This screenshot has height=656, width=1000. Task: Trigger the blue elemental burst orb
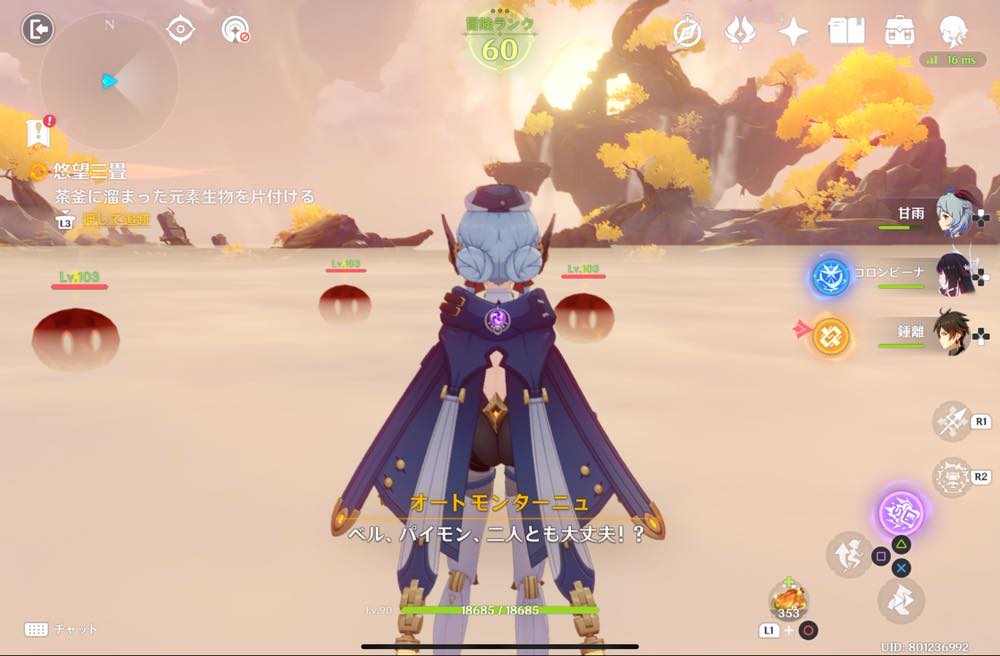(x=830, y=276)
